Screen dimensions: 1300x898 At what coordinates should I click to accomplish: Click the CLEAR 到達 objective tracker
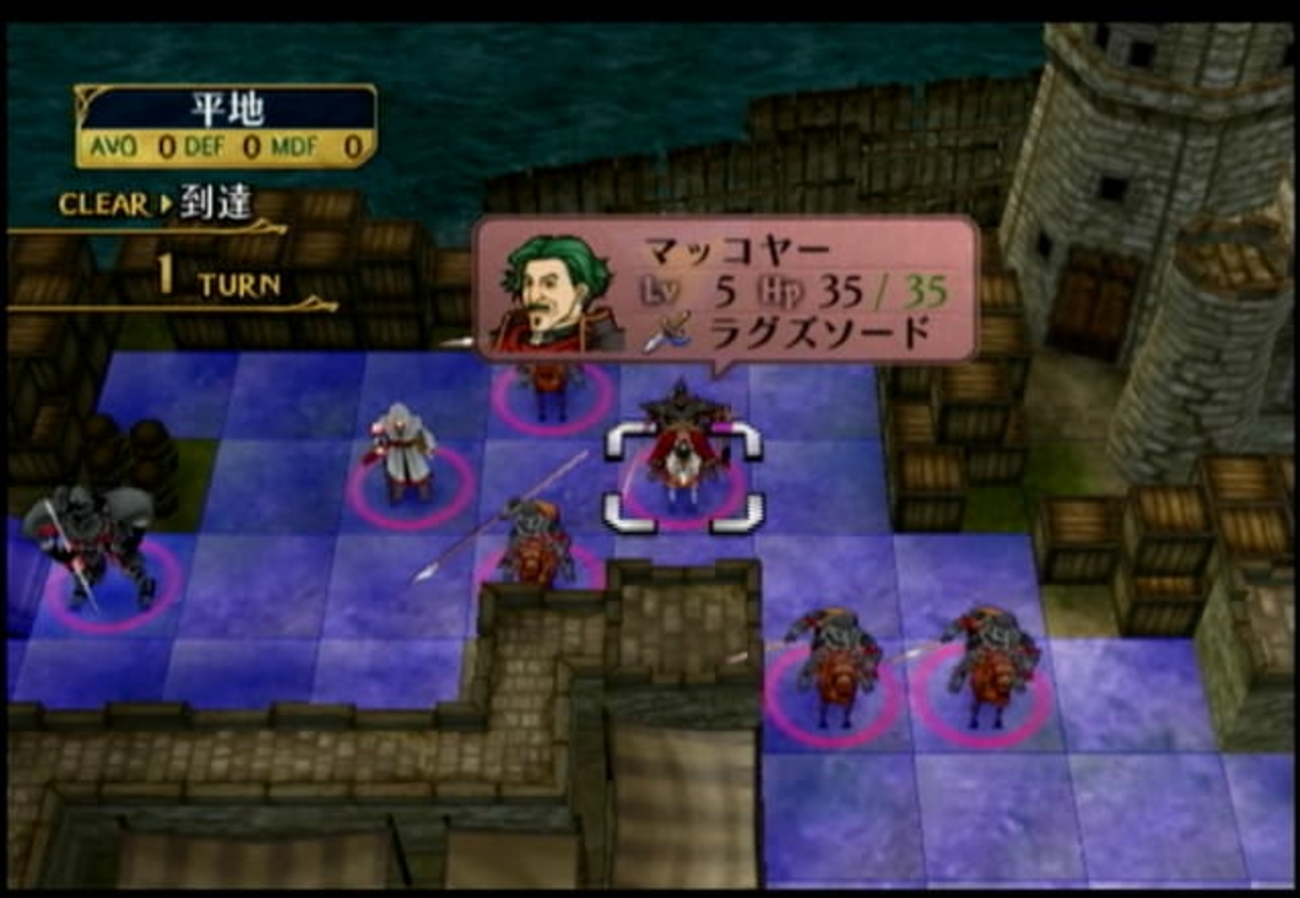(155, 205)
